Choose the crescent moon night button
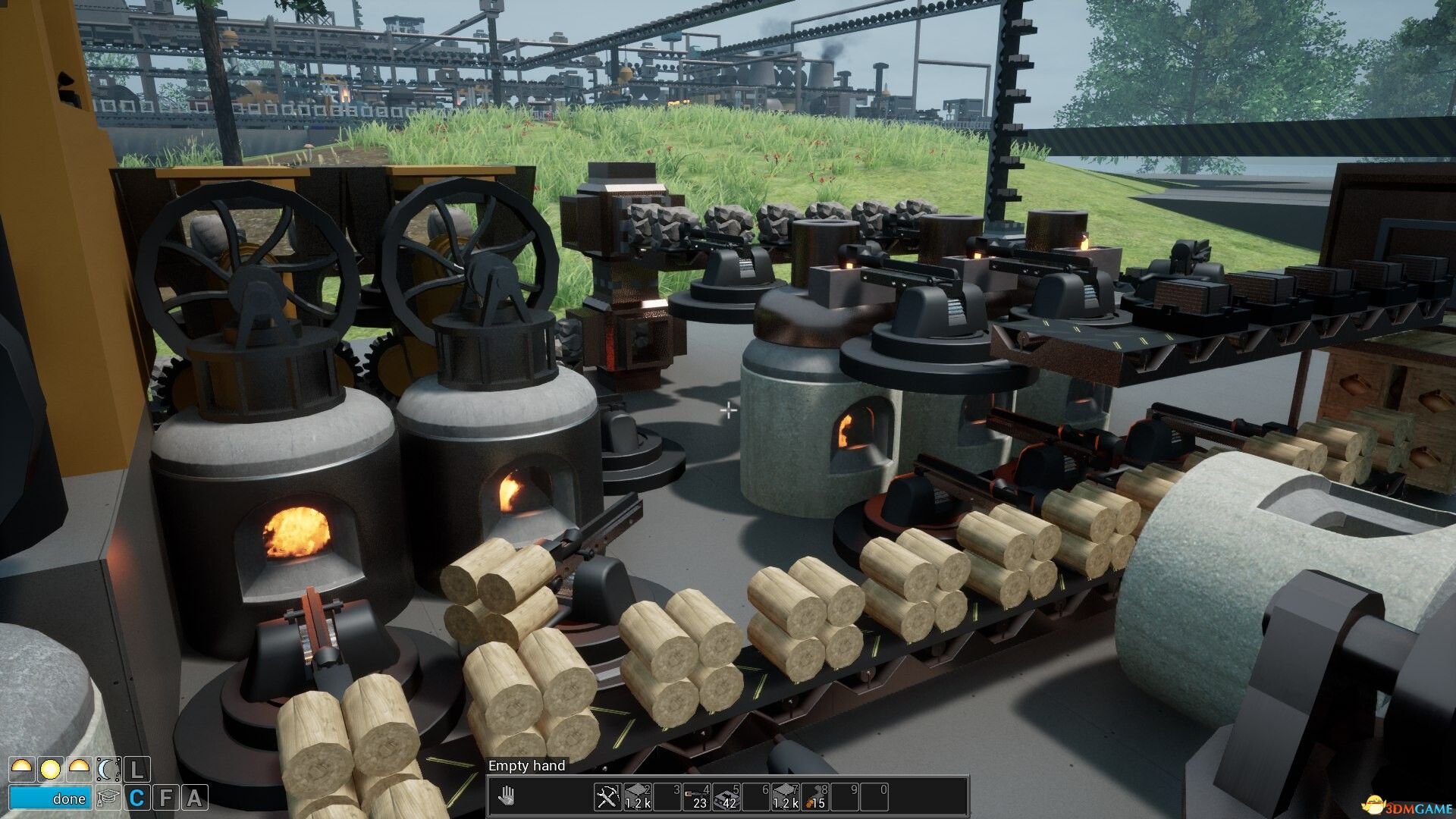Viewport: 1456px width, 819px height. [x=108, y=770]
